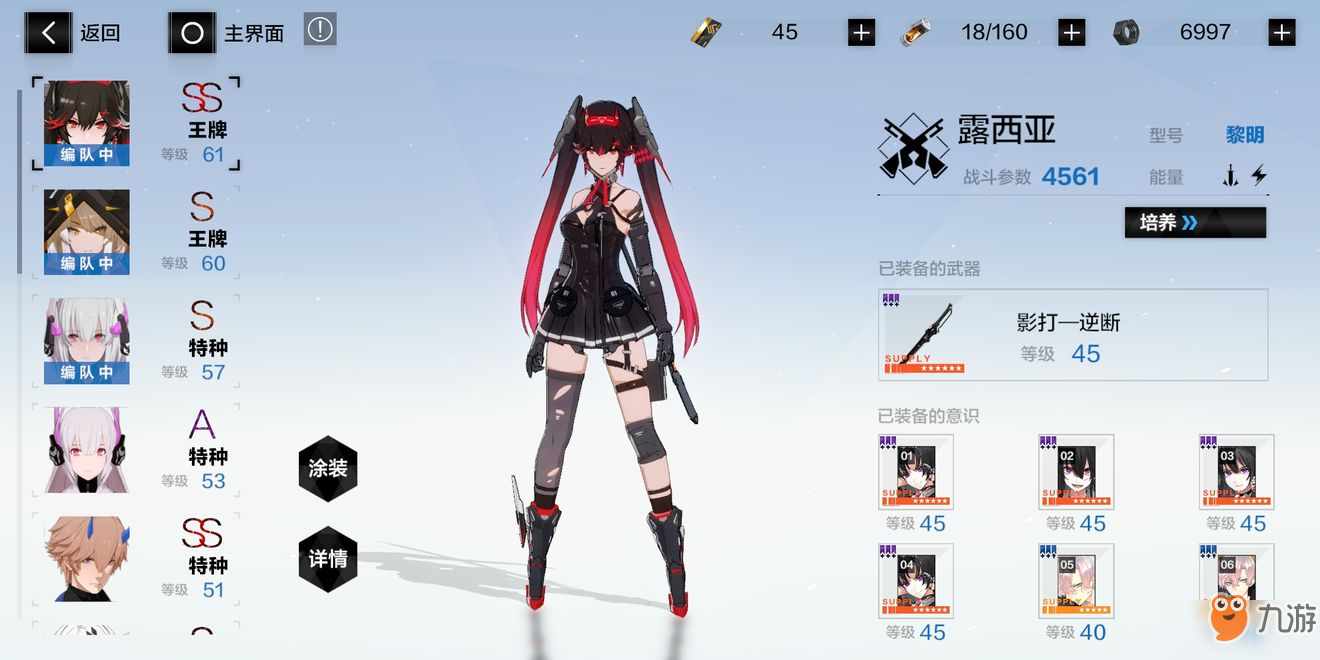Viewport: 1320px width, 660px height.
Task: Add more nuts currency showing 6997
Action: click(1281, 33)
